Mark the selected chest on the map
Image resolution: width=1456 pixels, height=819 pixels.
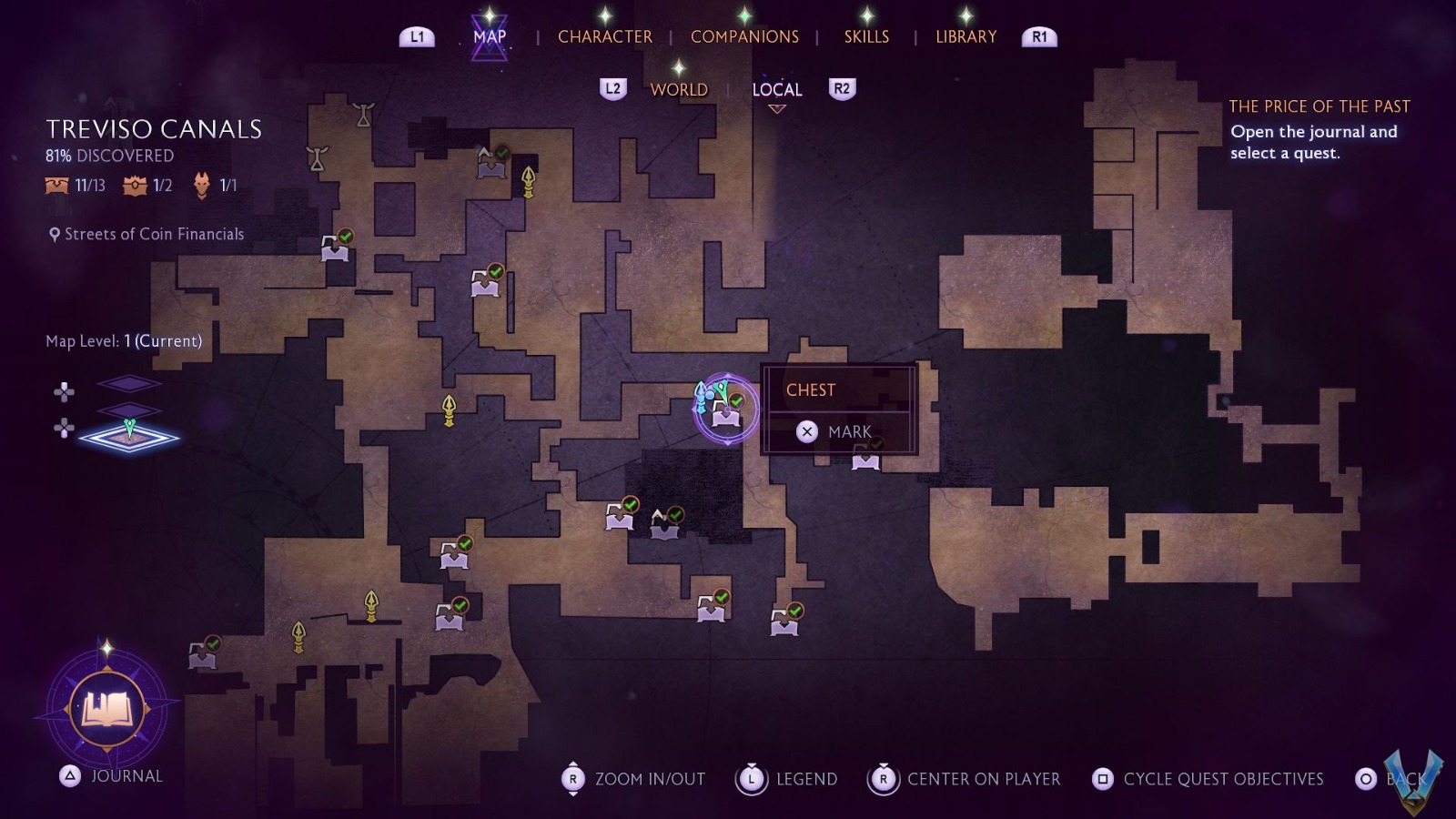tap(837, 431)
